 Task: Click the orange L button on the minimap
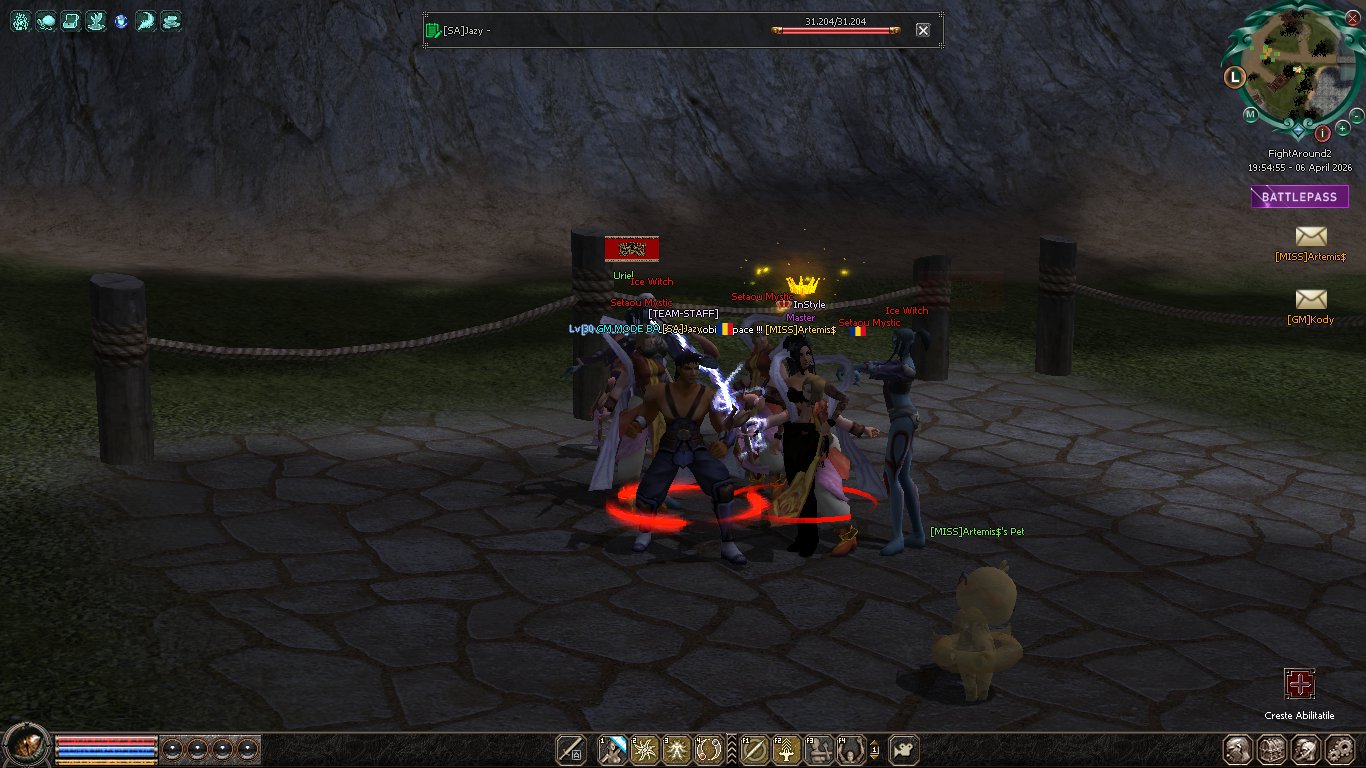tap(1235, 76)
